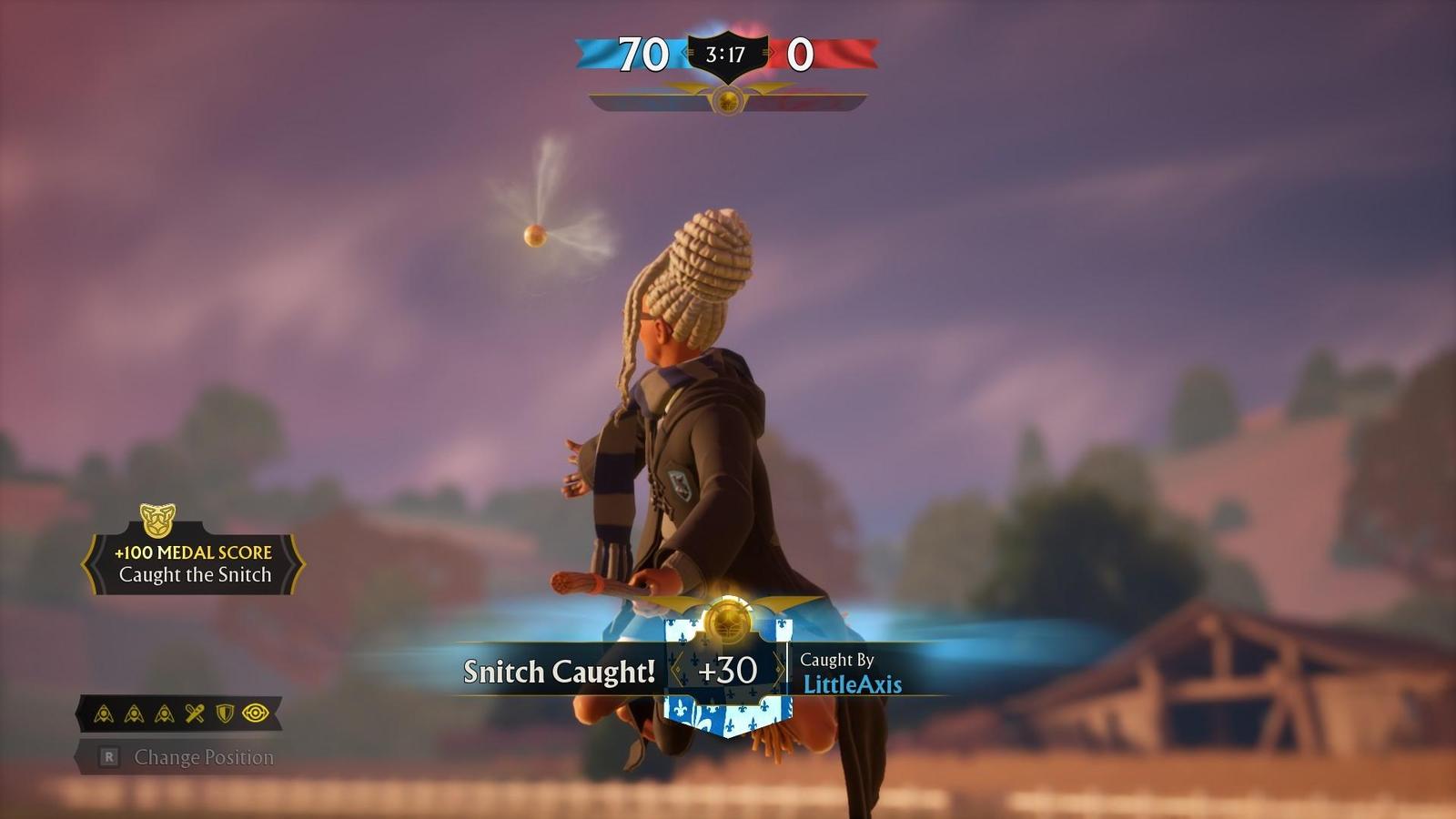Screen dimensions: 1456x819
Task: Select the Beater bat icon
Action: click(194, 713)
